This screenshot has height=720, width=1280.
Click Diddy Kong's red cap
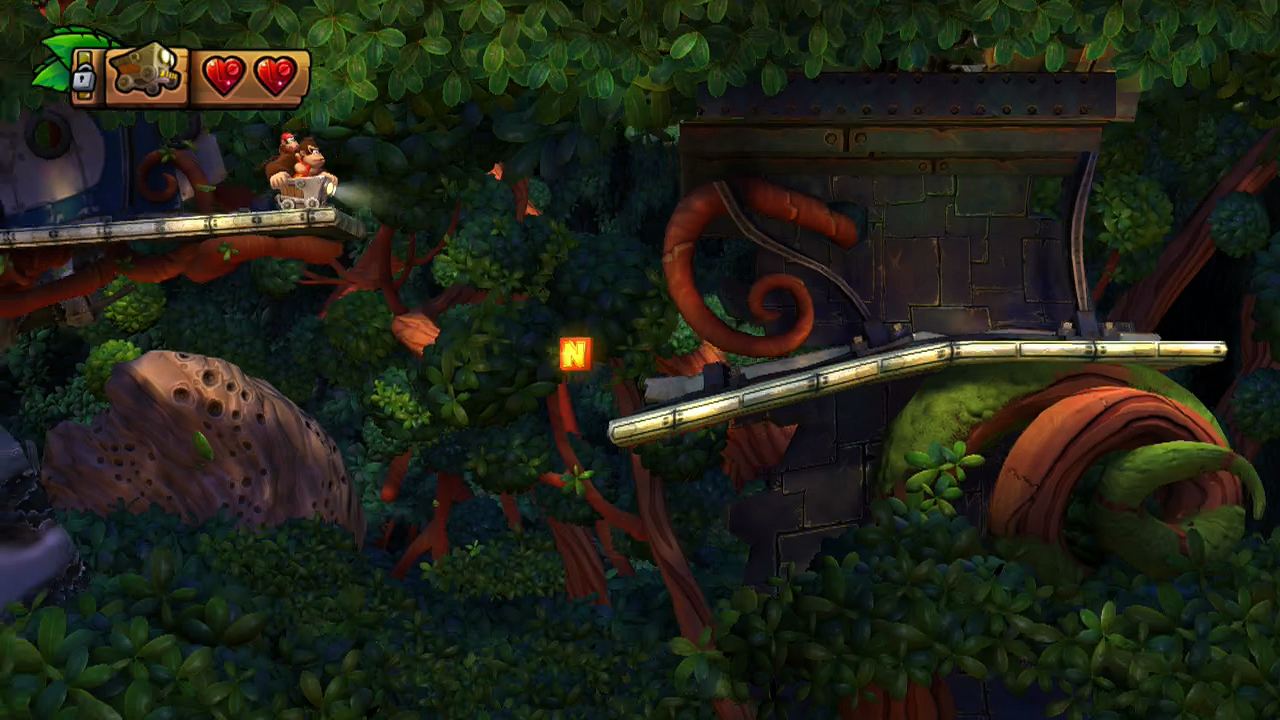coord(287,137)
